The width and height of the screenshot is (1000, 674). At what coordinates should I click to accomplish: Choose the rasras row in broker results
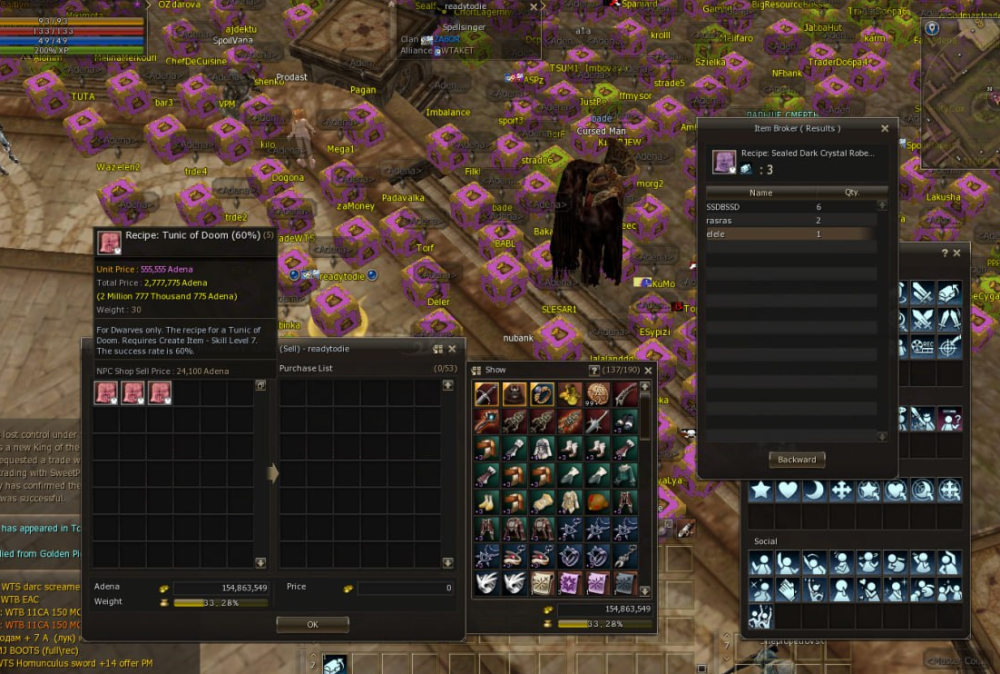point(790,220)
